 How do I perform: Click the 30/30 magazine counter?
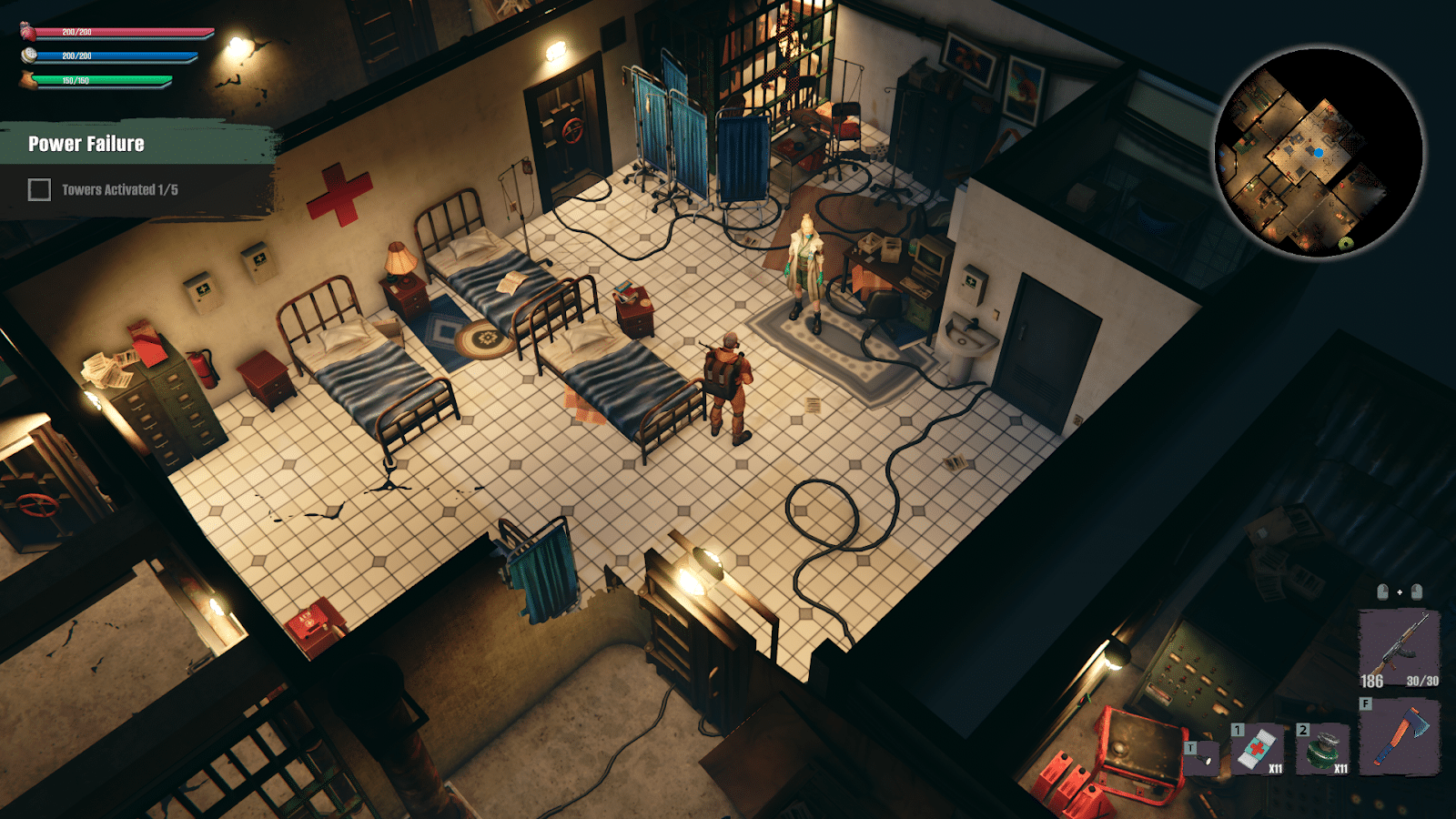point(1422,682)
